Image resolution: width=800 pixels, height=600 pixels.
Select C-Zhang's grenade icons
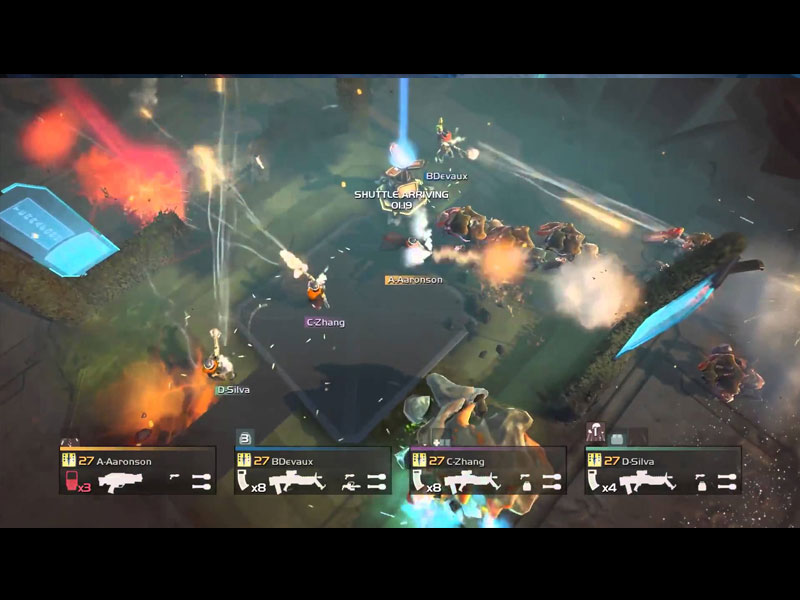552,482
